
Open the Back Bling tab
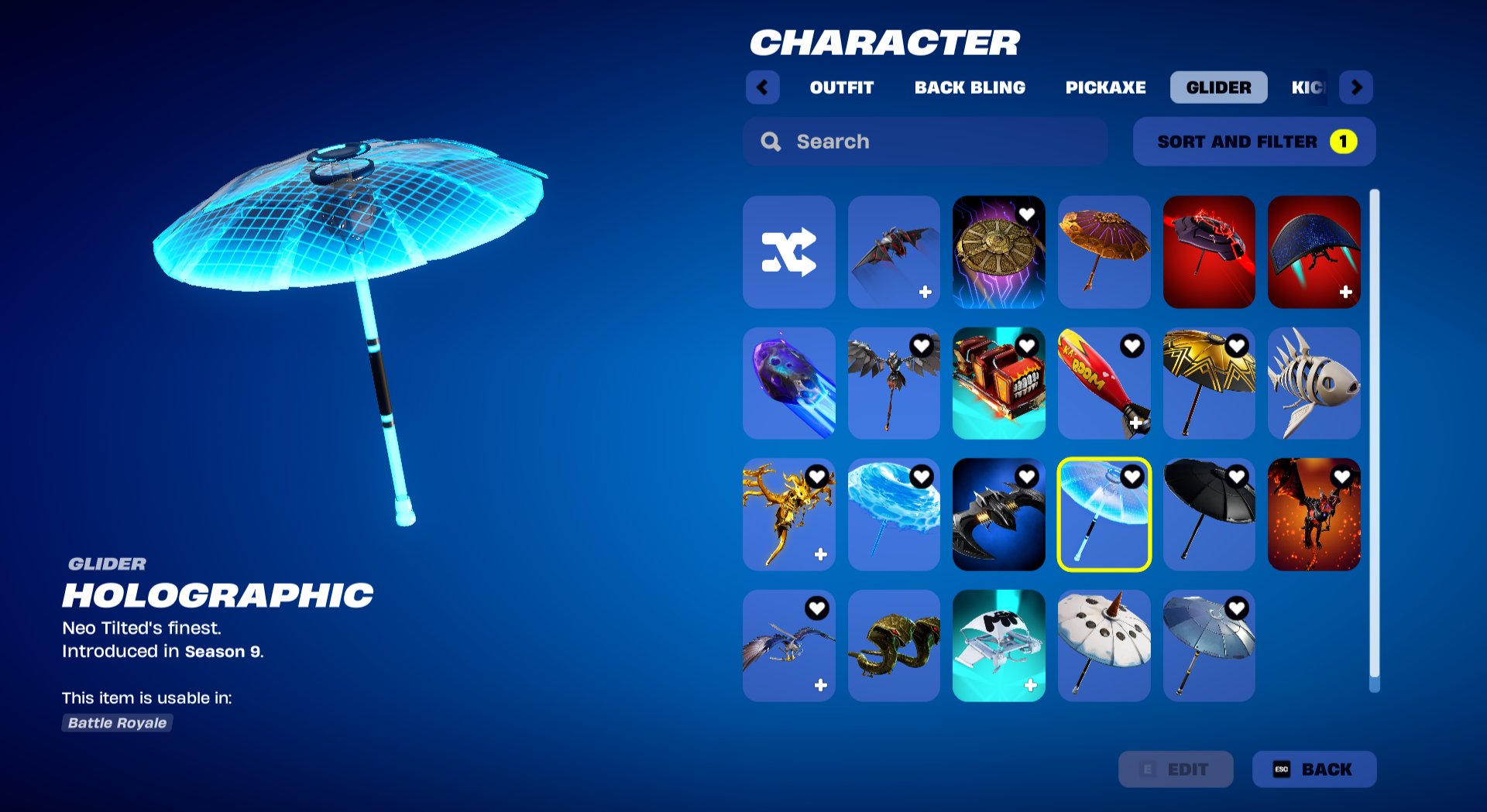click(970, 87)
